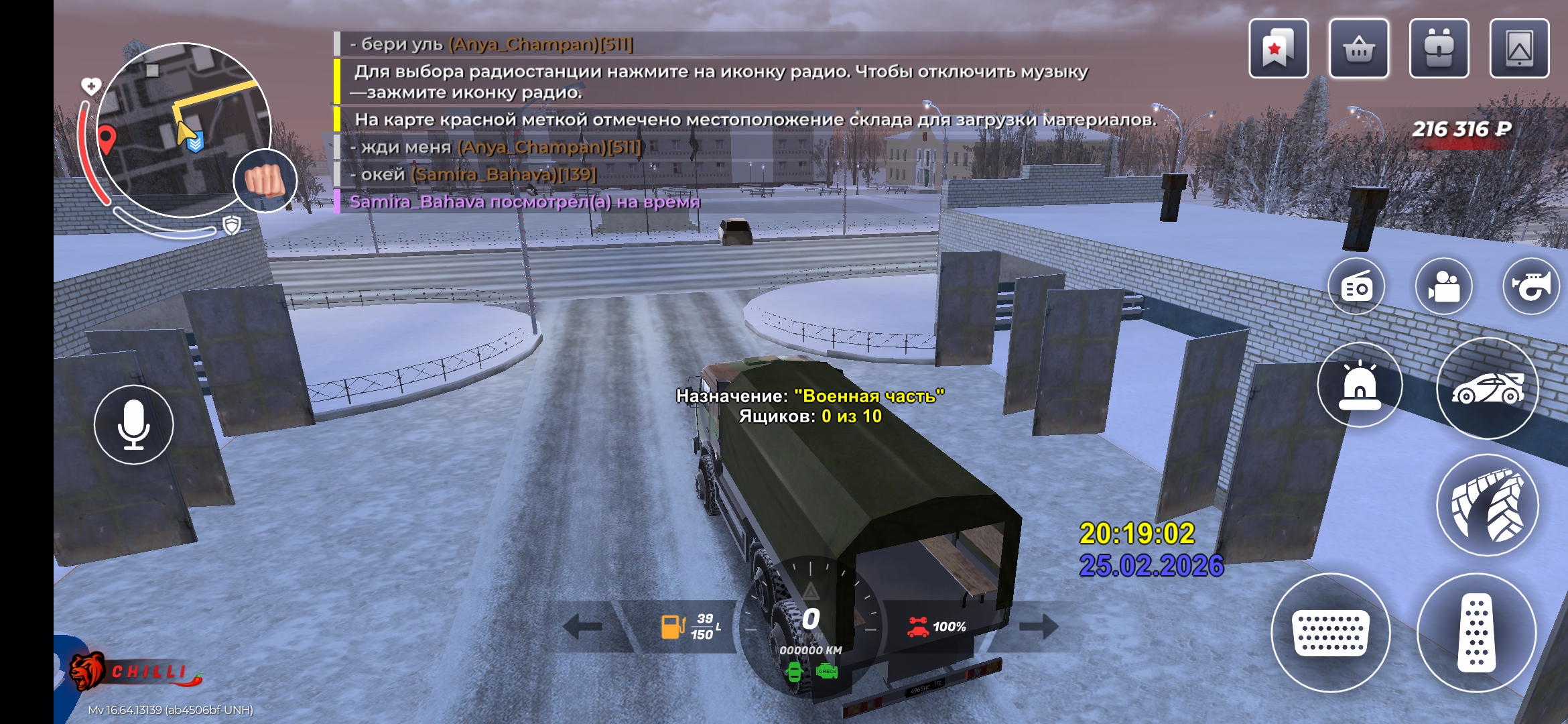
Task: Tap the tall gas pedal
Action: [x=1476, y=632]
